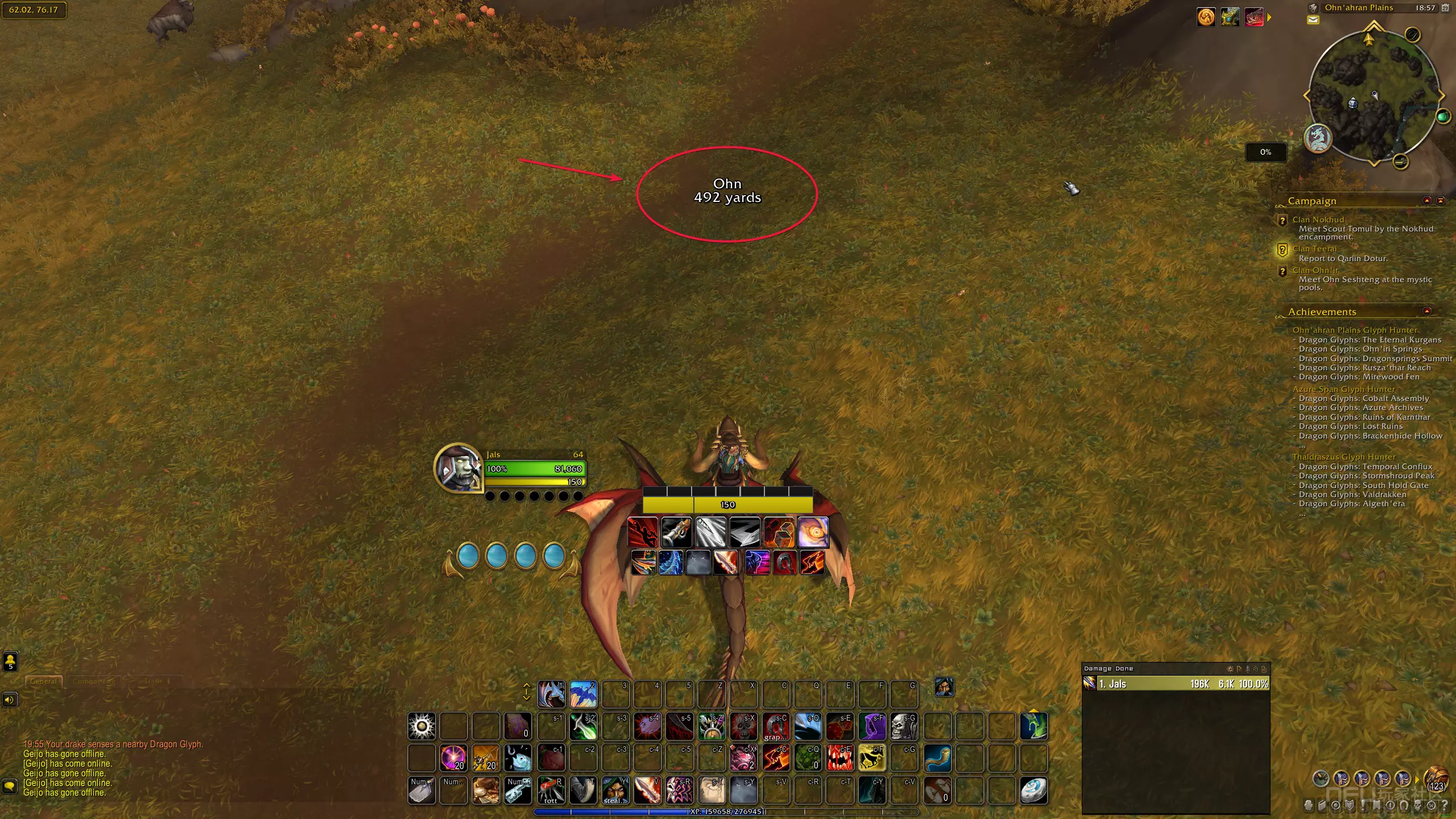Open the calendar button beside the clock
Viewport: 1456px width, 819px height.
click(x=1445, y=8)
